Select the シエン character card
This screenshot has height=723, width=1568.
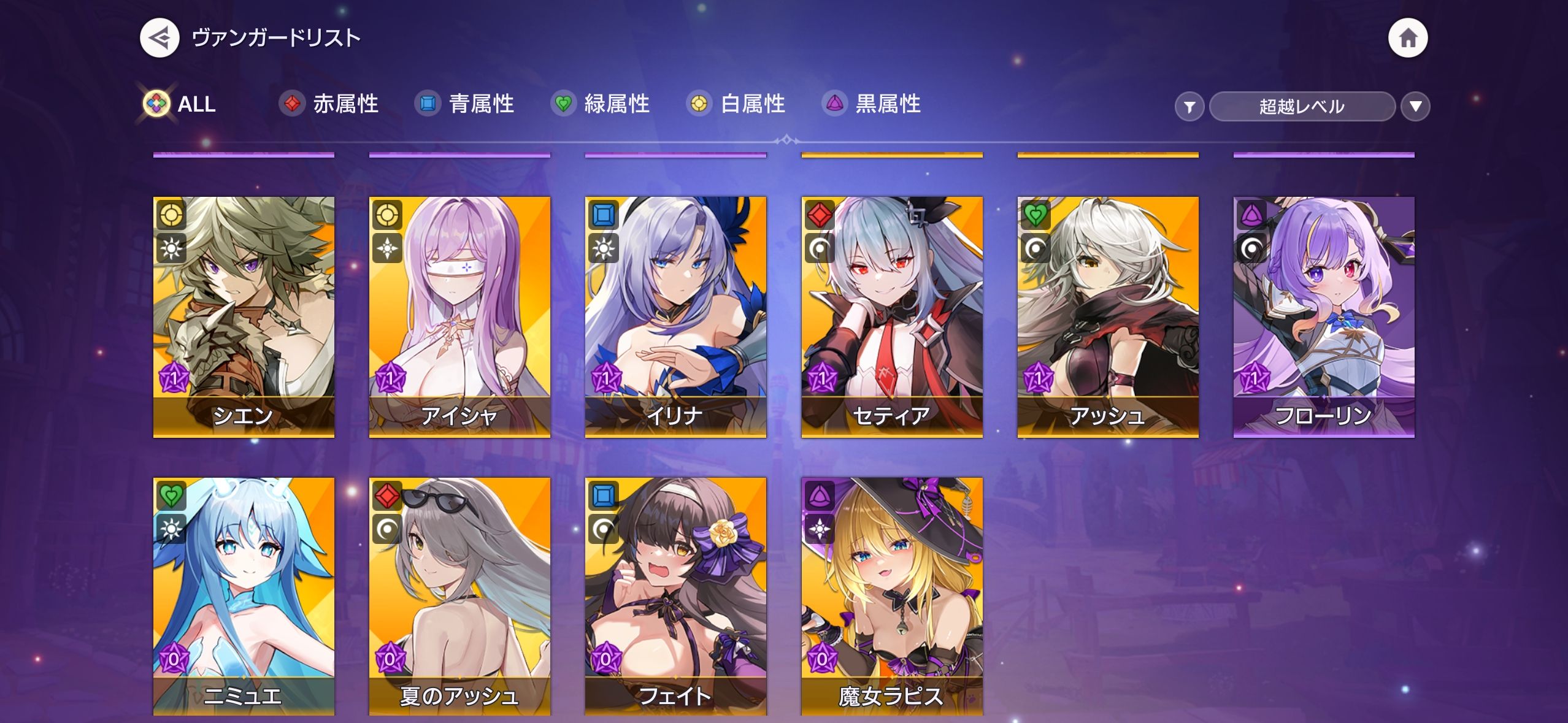click(244, 316)
